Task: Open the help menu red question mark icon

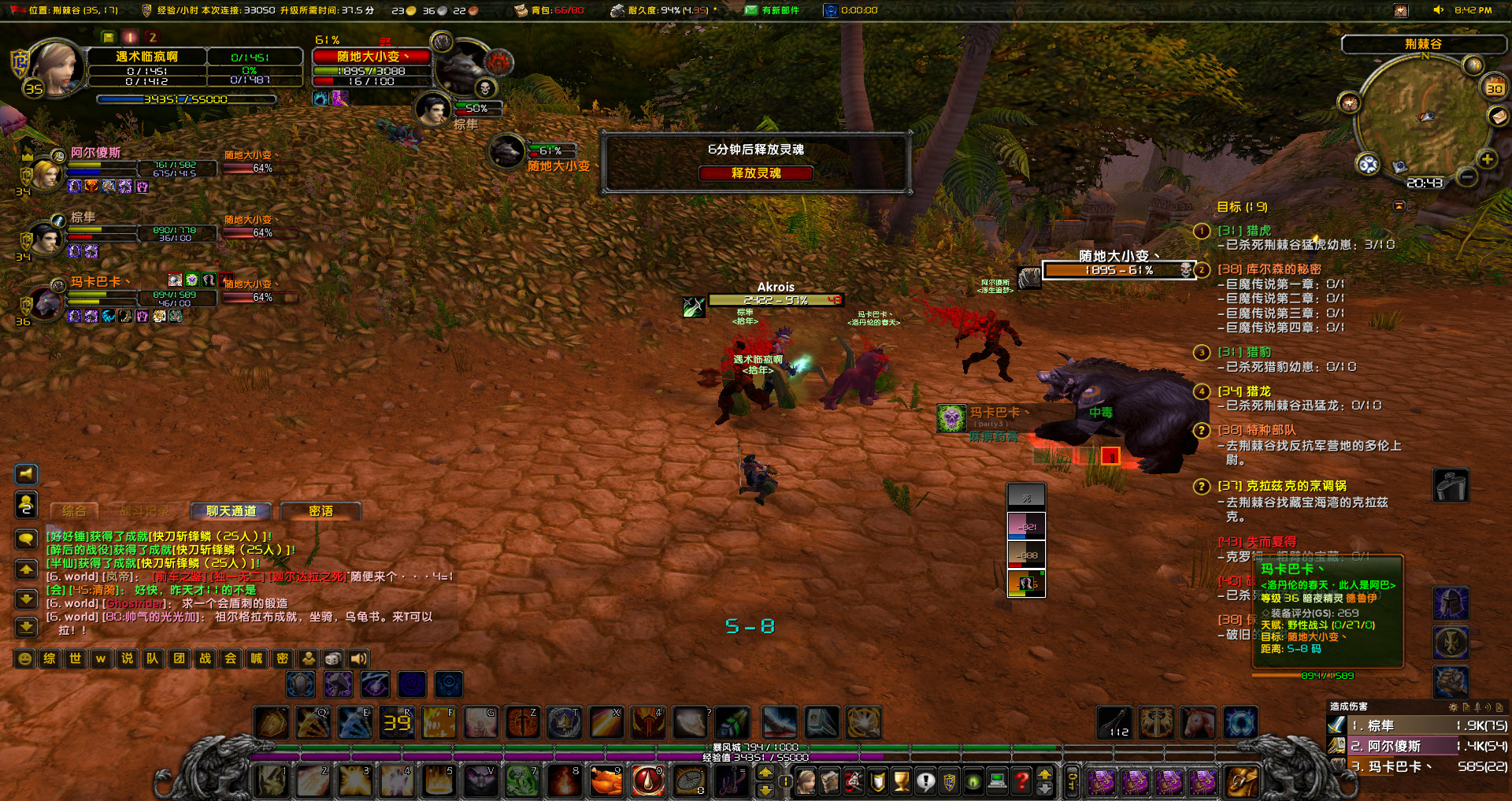Action: pyautogui.click(x=1020, y=781)
